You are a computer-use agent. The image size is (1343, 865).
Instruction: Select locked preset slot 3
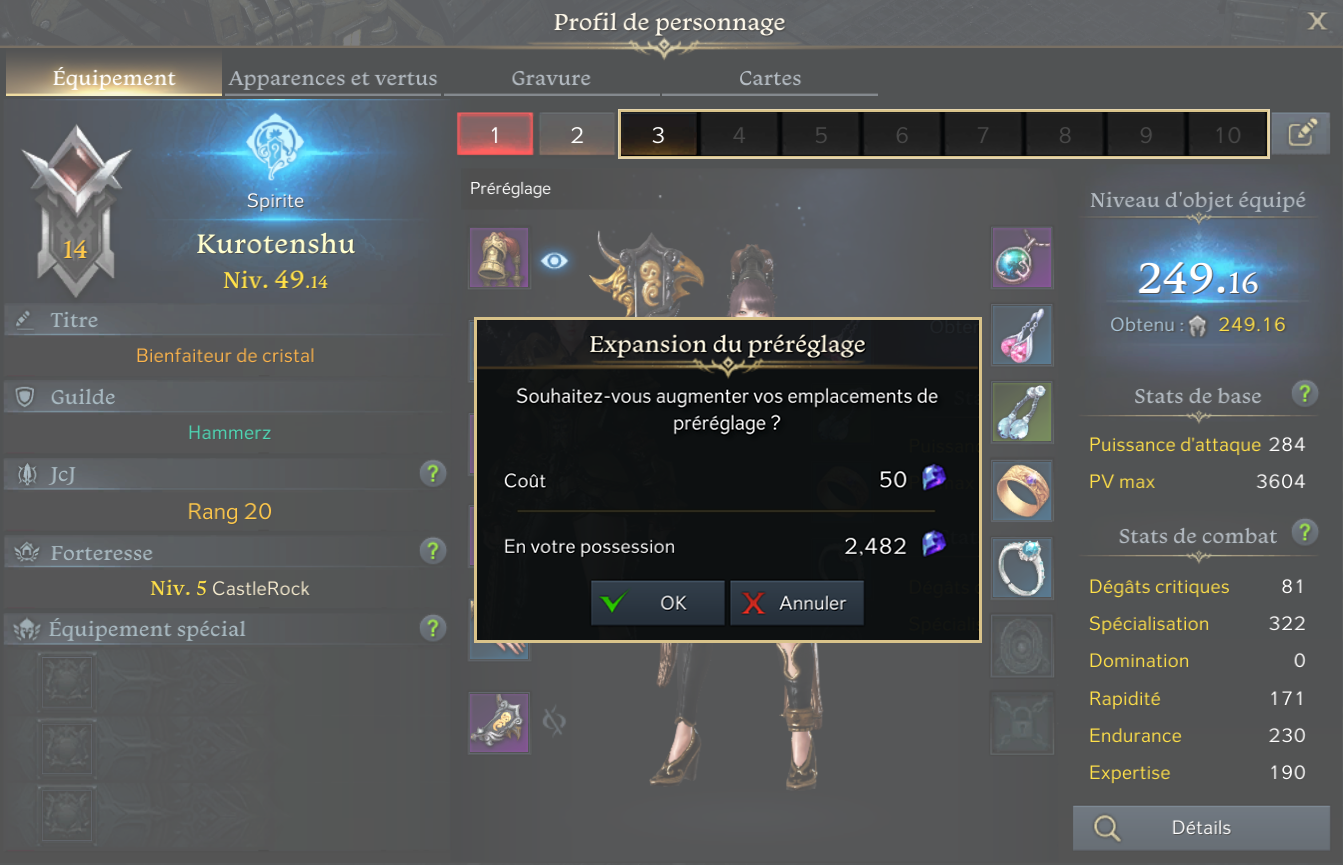point(658,134)
